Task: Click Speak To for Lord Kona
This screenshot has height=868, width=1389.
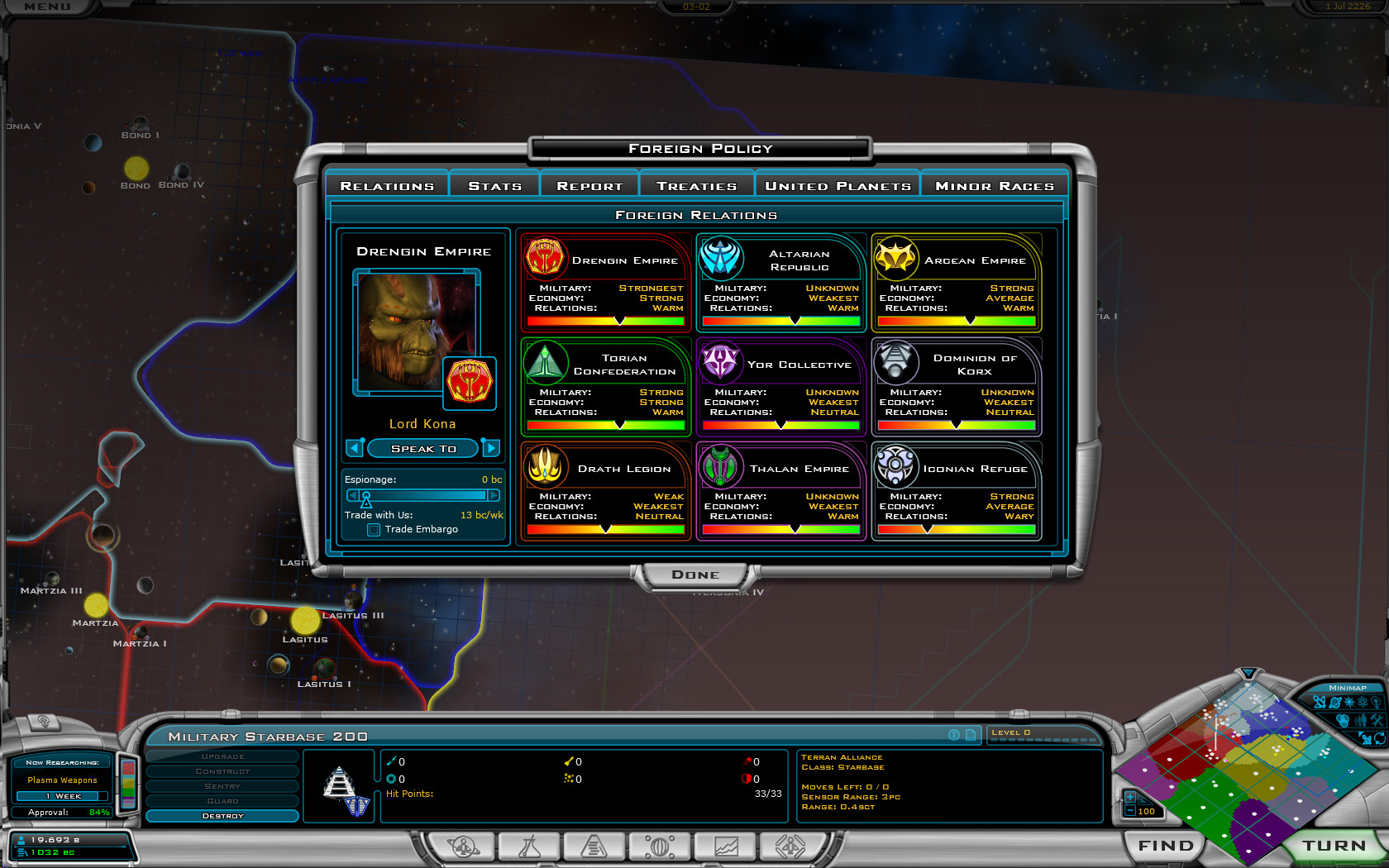Action: [423, 448]
